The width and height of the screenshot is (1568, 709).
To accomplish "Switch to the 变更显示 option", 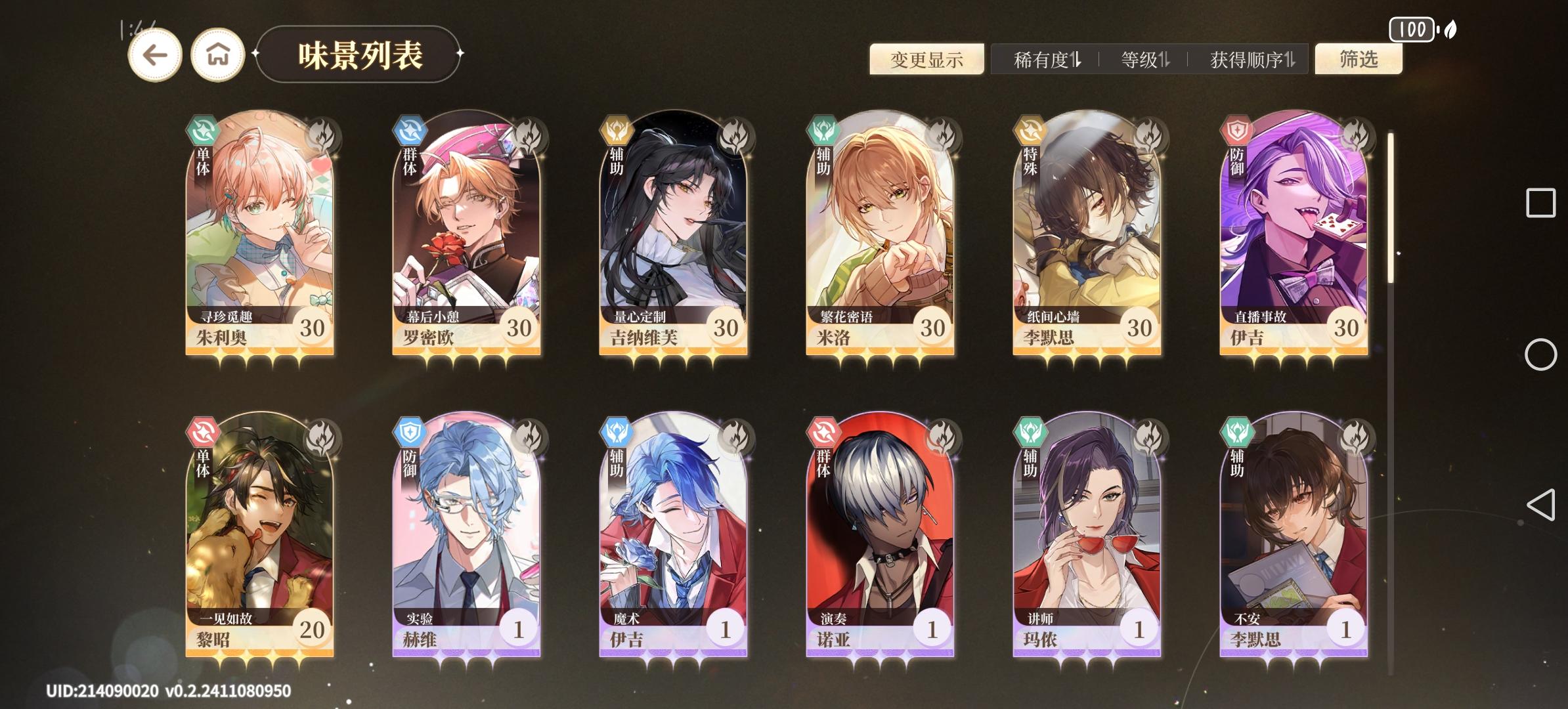I will click(928, 59).
